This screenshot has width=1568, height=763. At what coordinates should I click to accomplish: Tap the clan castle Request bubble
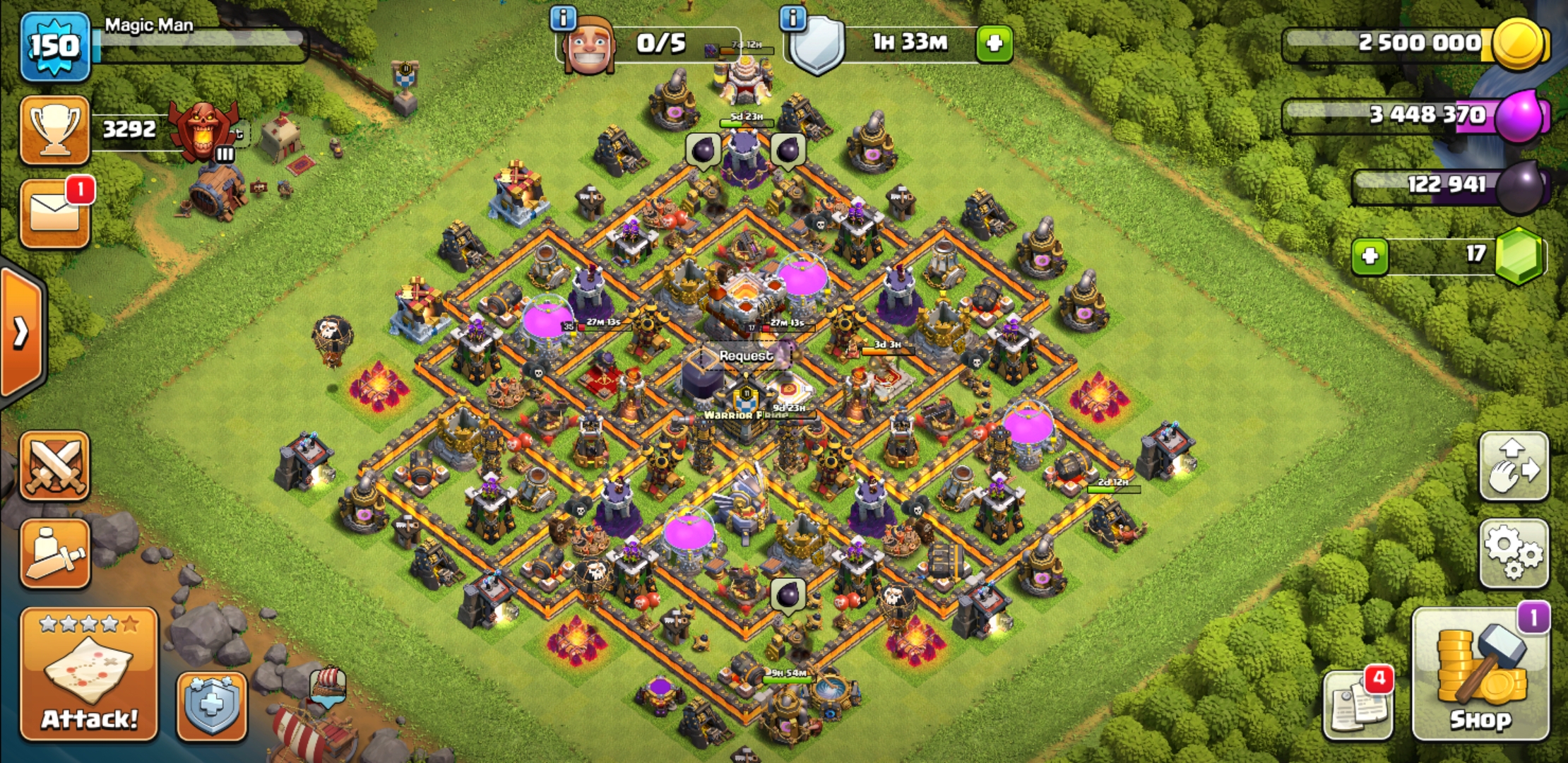[746, 356]
